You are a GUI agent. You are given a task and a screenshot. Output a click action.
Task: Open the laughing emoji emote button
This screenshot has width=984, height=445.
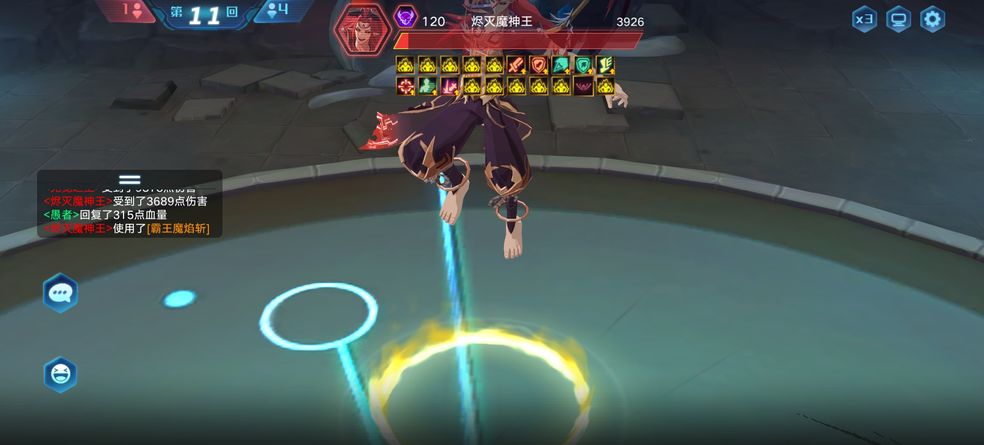[x=60, y=374]
